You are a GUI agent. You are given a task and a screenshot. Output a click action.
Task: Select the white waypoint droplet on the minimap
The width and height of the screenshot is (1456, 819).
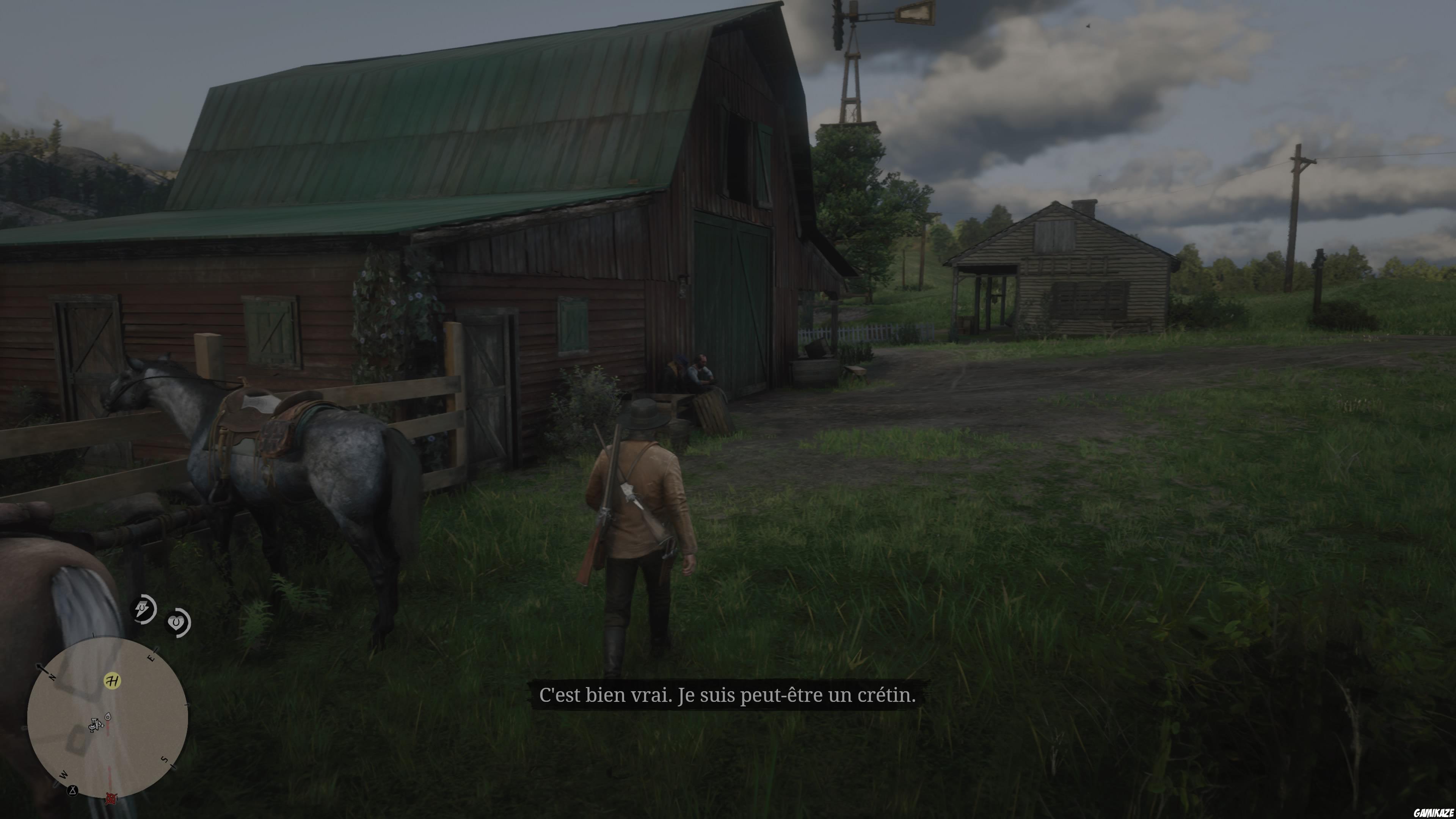[108, 717]
